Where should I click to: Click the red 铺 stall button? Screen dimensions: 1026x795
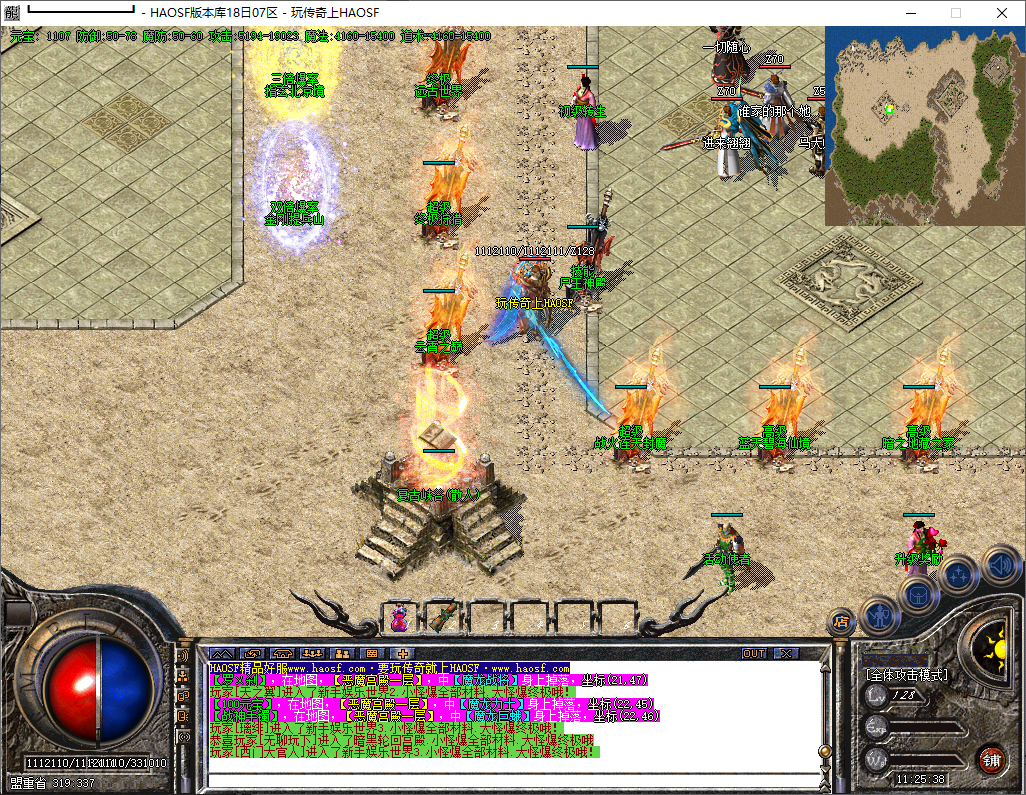point(991,758)
